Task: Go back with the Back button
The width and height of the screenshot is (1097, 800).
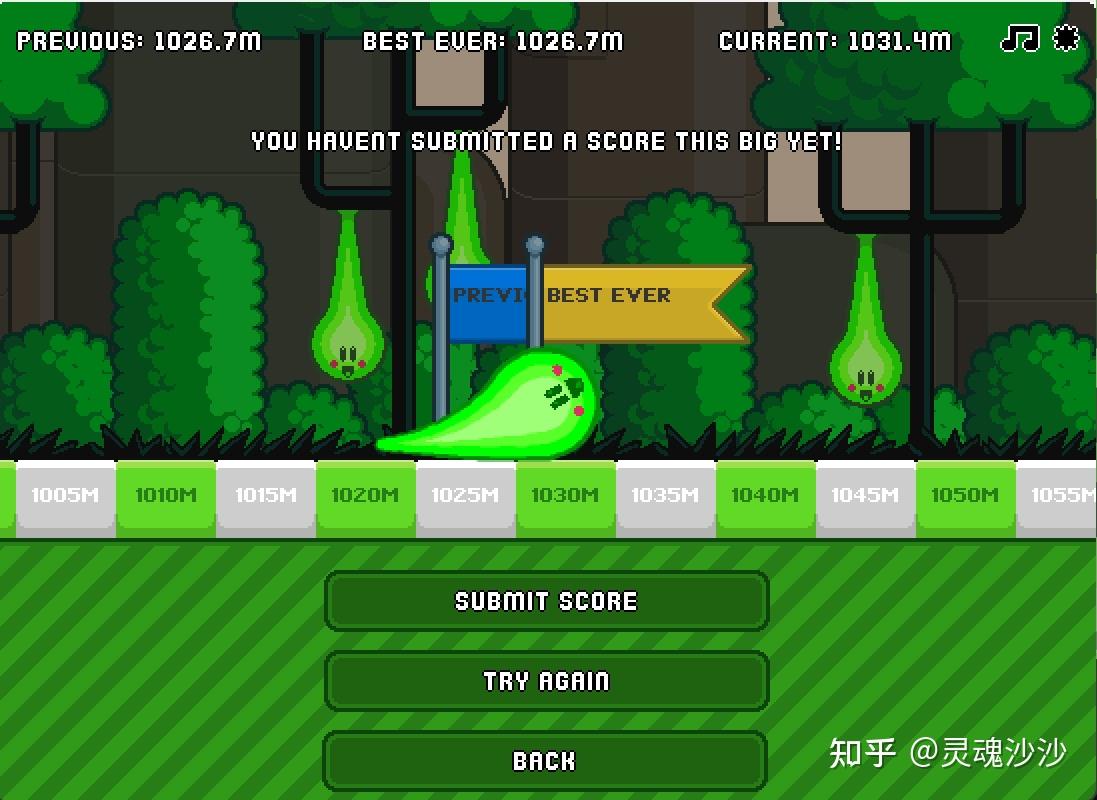Action: pyautogui.click(x=545, y=761)
